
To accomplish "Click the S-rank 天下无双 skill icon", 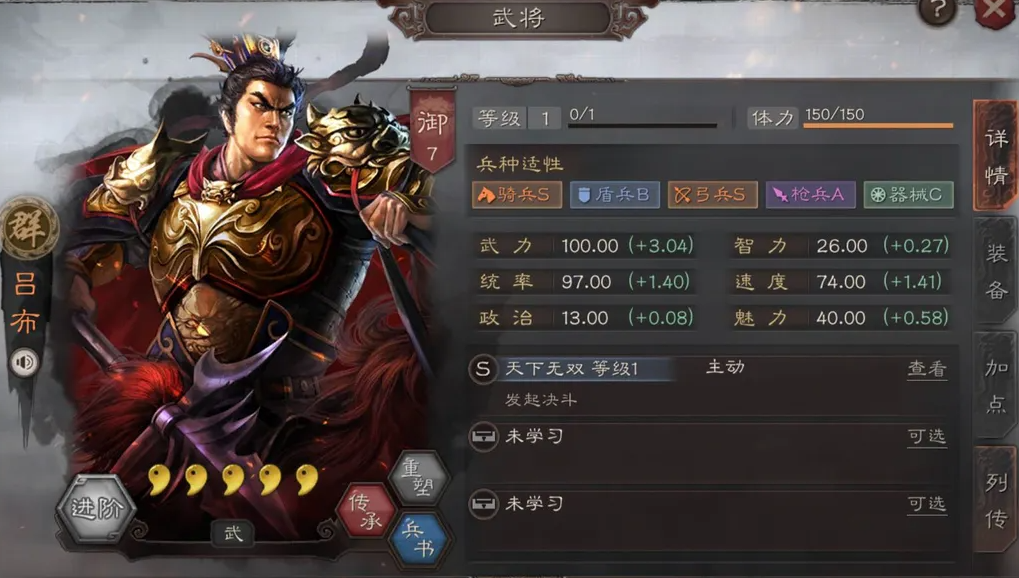I will point(483,369).
